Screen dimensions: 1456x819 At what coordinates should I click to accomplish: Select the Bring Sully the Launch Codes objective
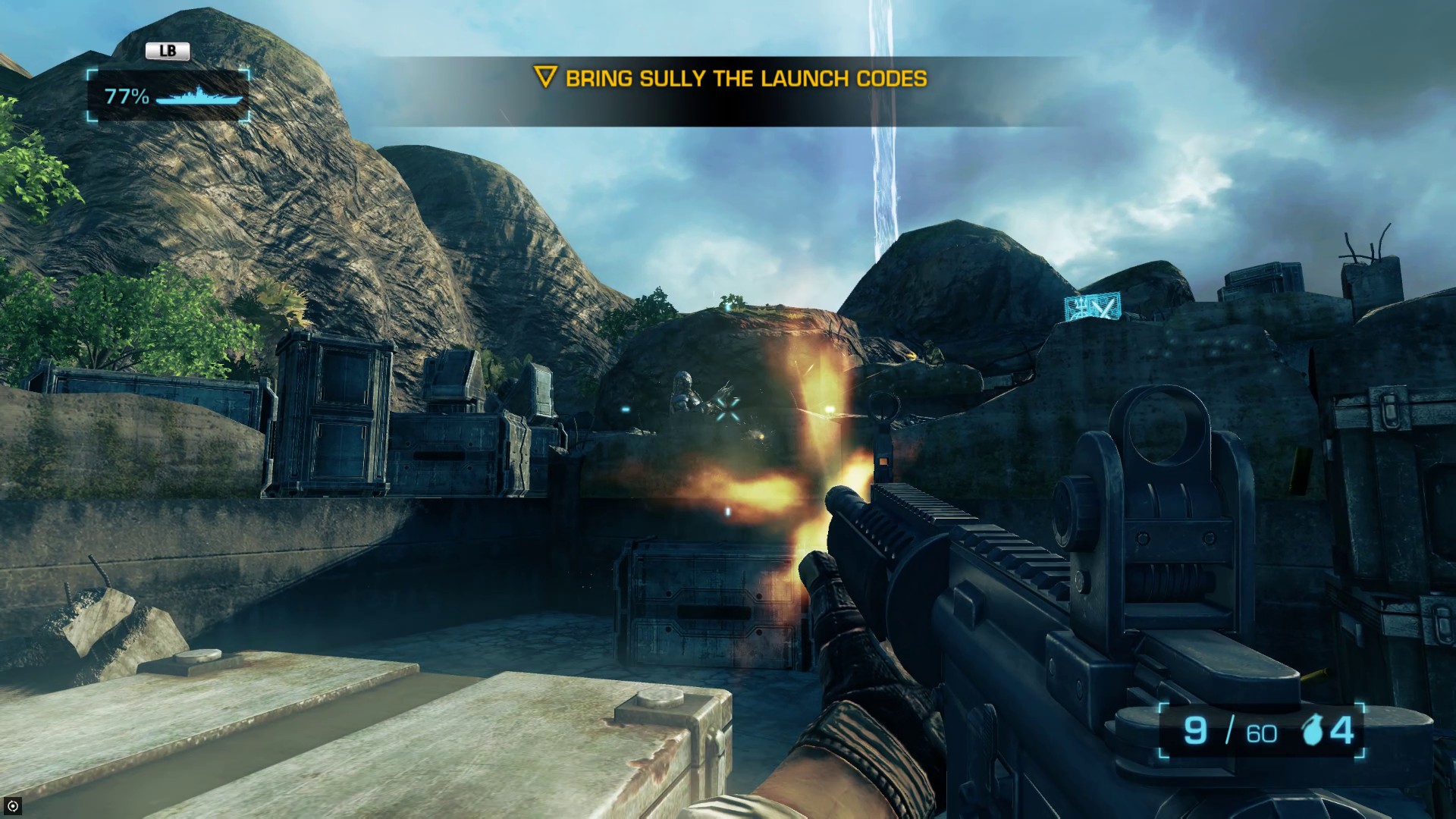tap(731, 78)
